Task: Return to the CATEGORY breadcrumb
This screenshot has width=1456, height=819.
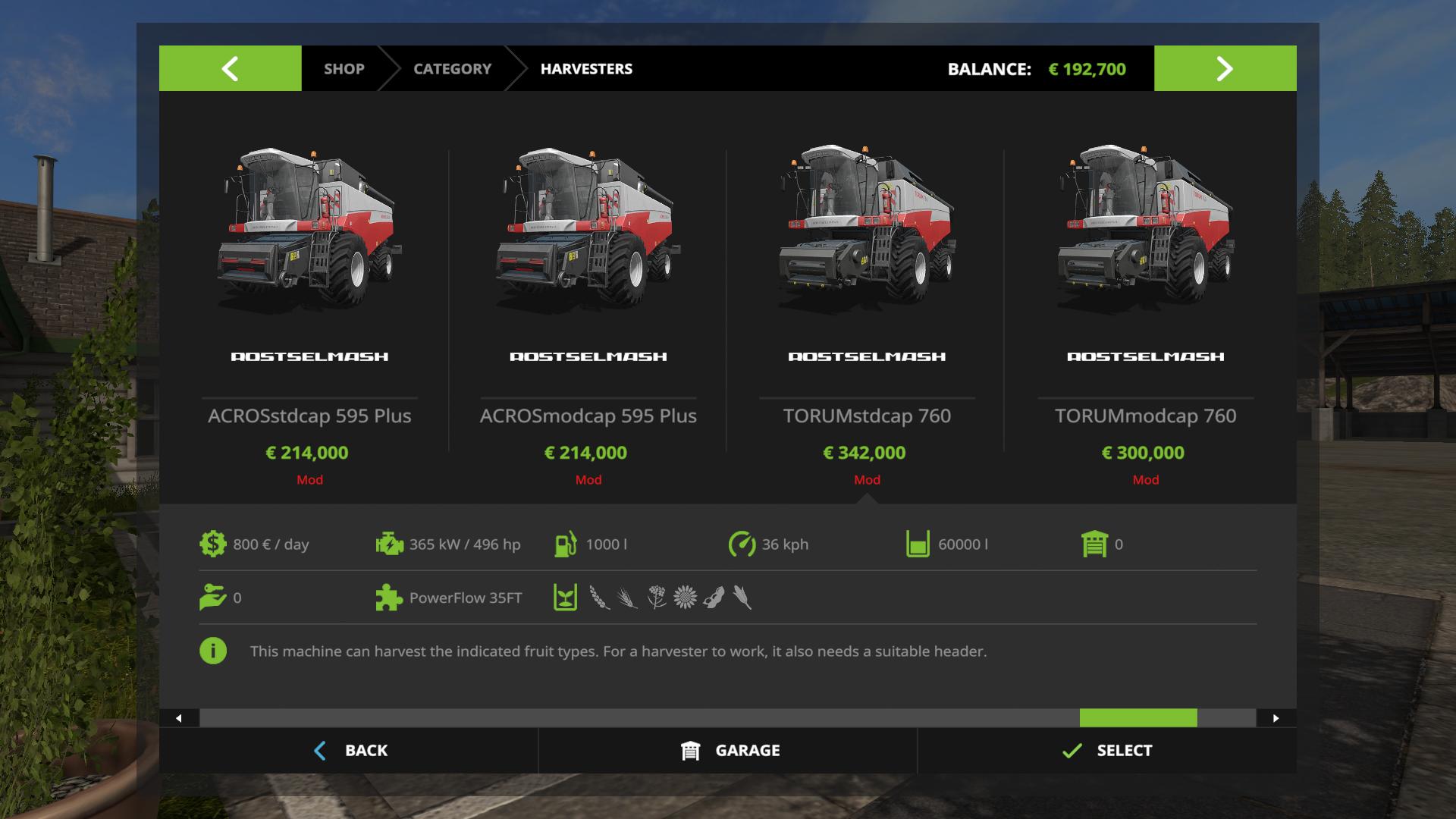Action: pos(452,68)
